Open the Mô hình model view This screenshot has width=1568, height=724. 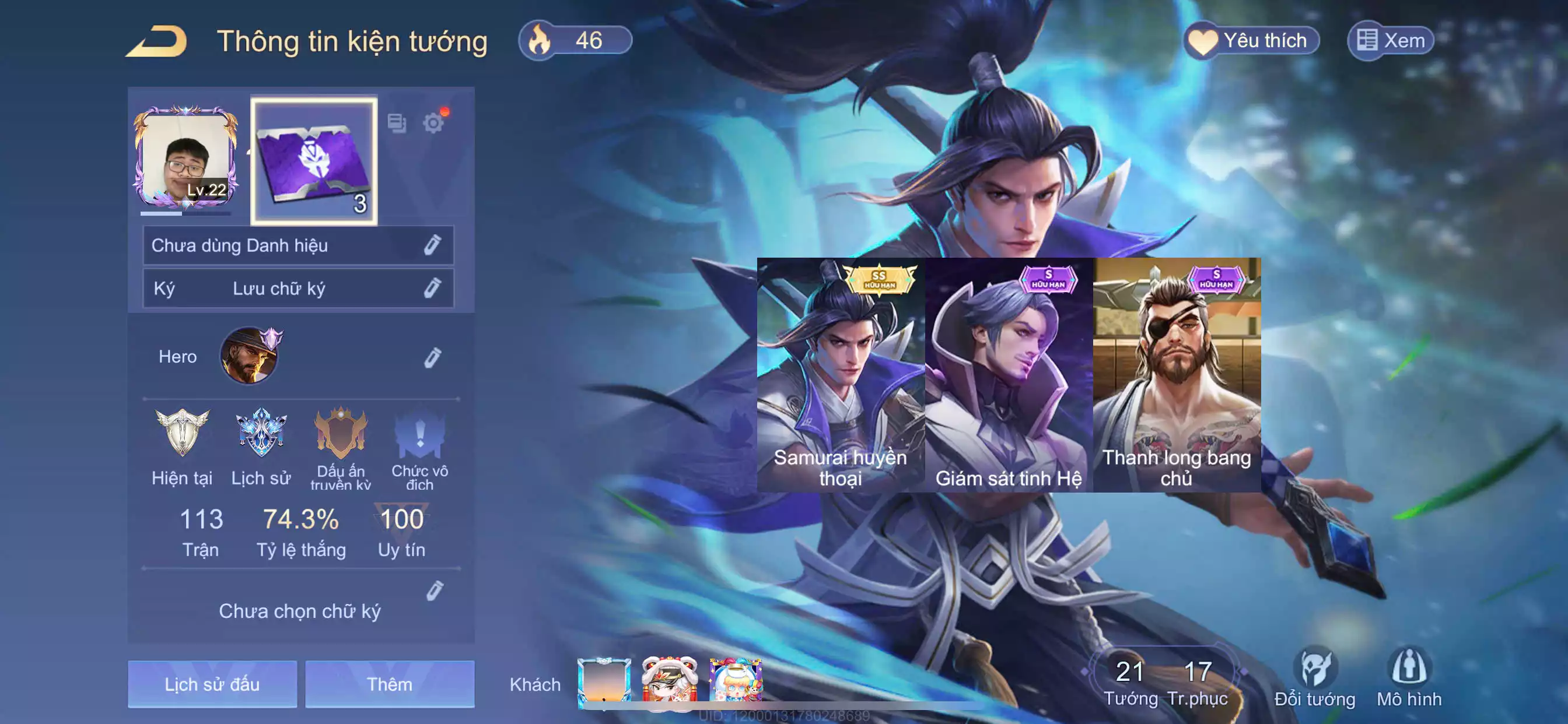click(1409, 677)
